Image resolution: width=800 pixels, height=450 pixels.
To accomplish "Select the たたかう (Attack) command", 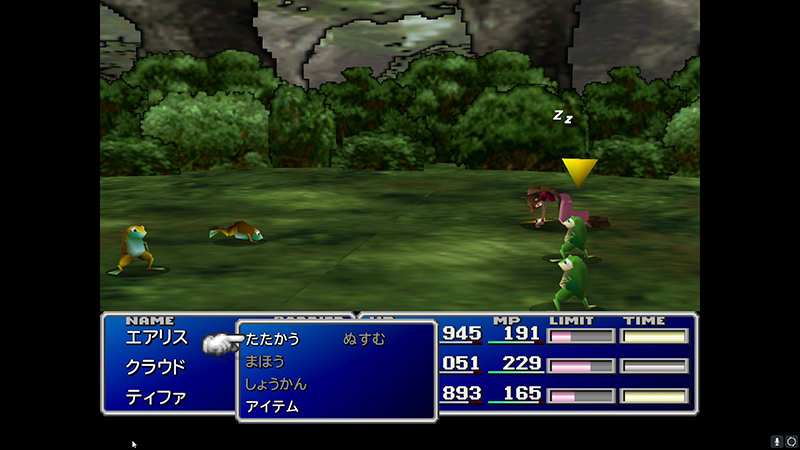I will 272,339.
